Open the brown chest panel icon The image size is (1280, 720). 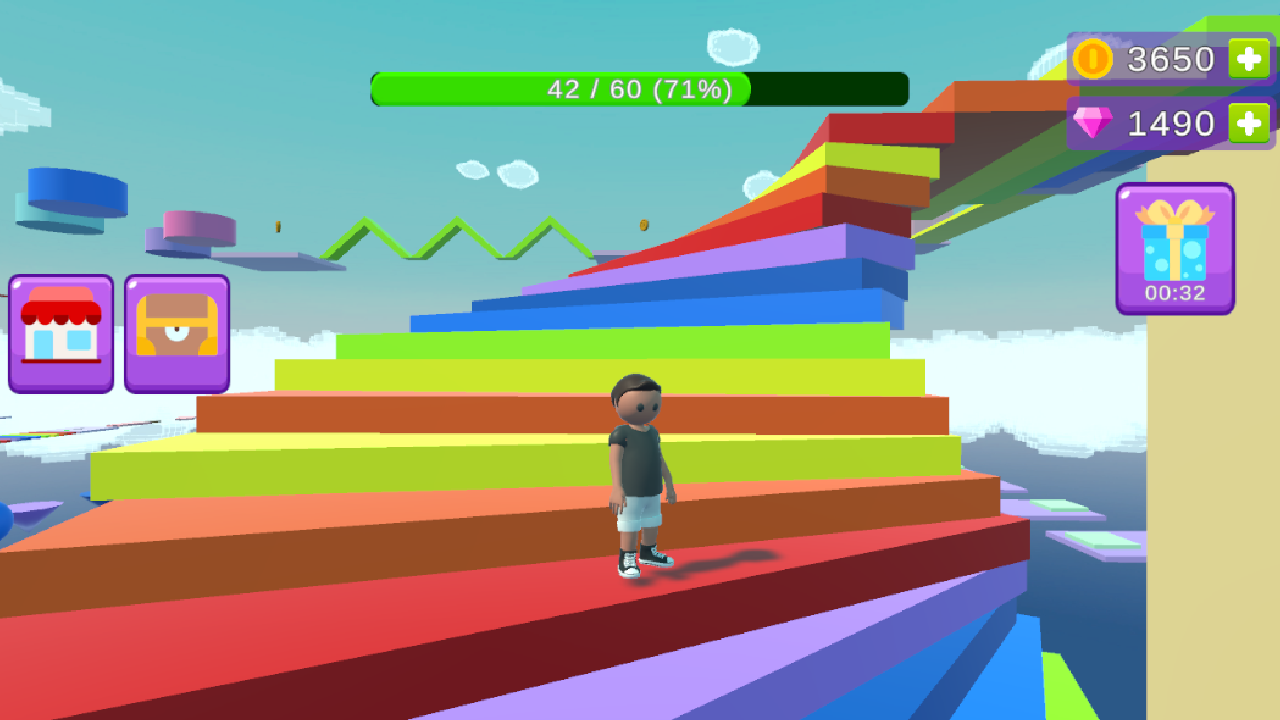click(x=176, y=333)
